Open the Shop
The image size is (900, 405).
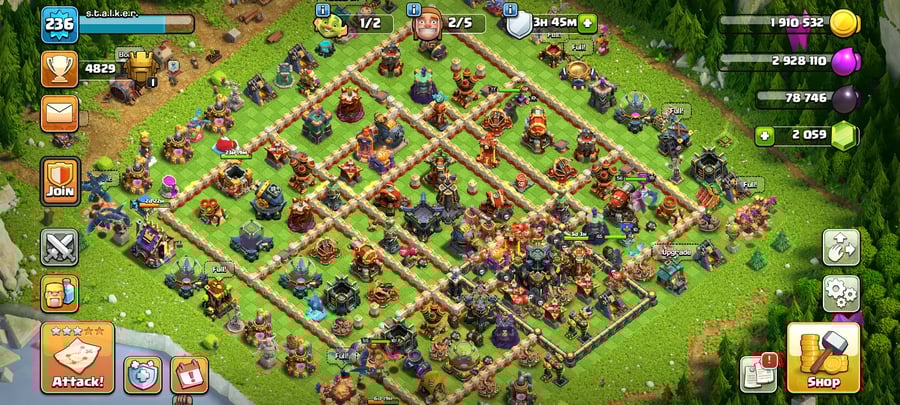coord(823,358)
